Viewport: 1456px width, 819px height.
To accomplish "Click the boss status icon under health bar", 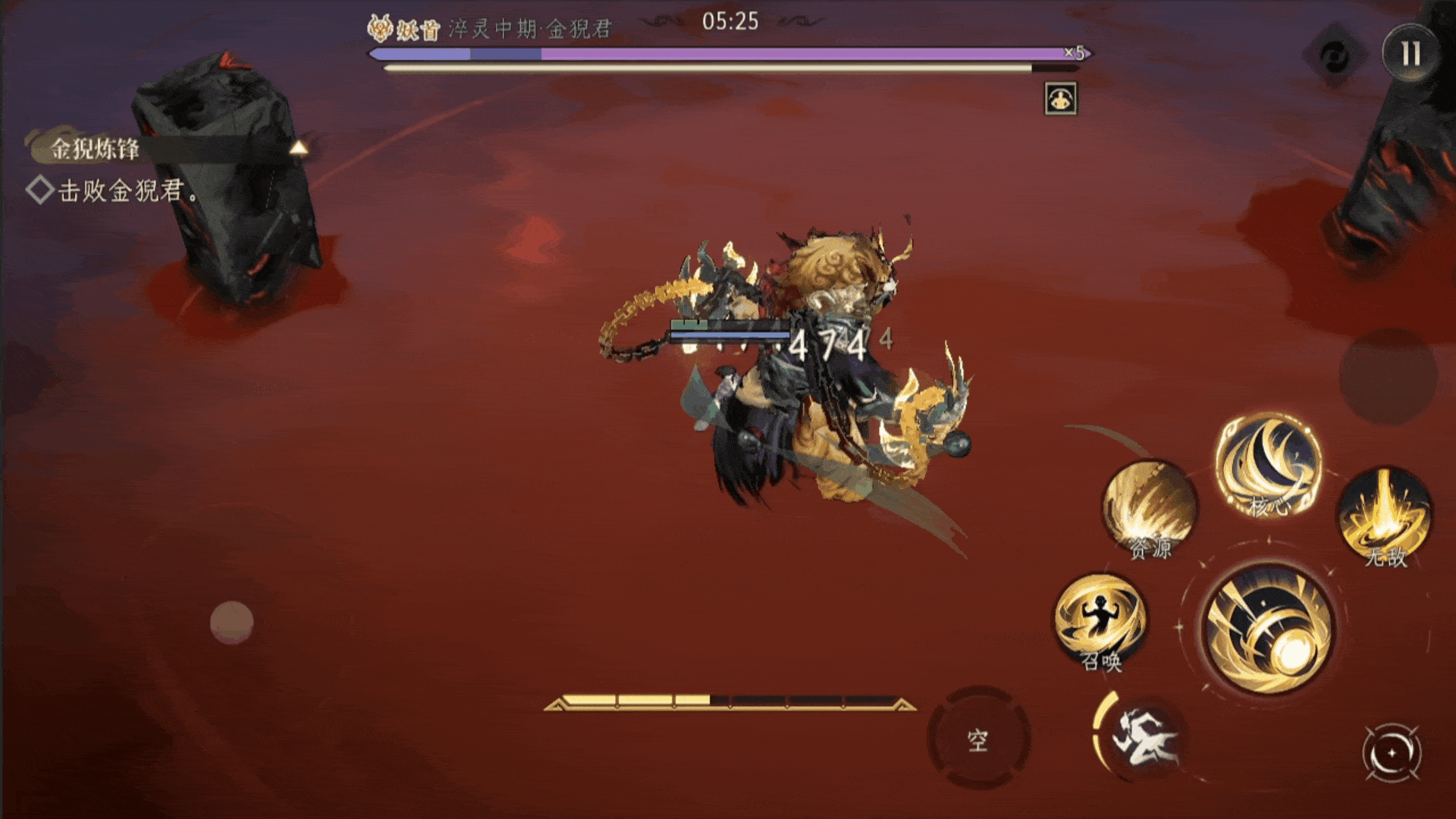I will click(1060, 99).
